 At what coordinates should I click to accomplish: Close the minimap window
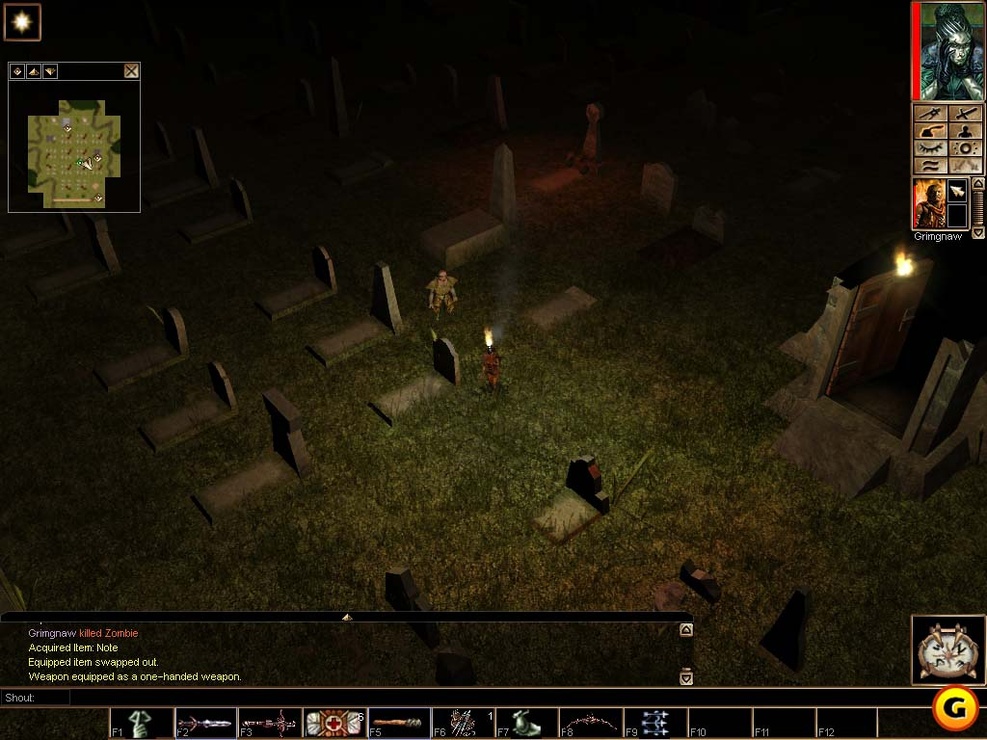pos(131,71)
